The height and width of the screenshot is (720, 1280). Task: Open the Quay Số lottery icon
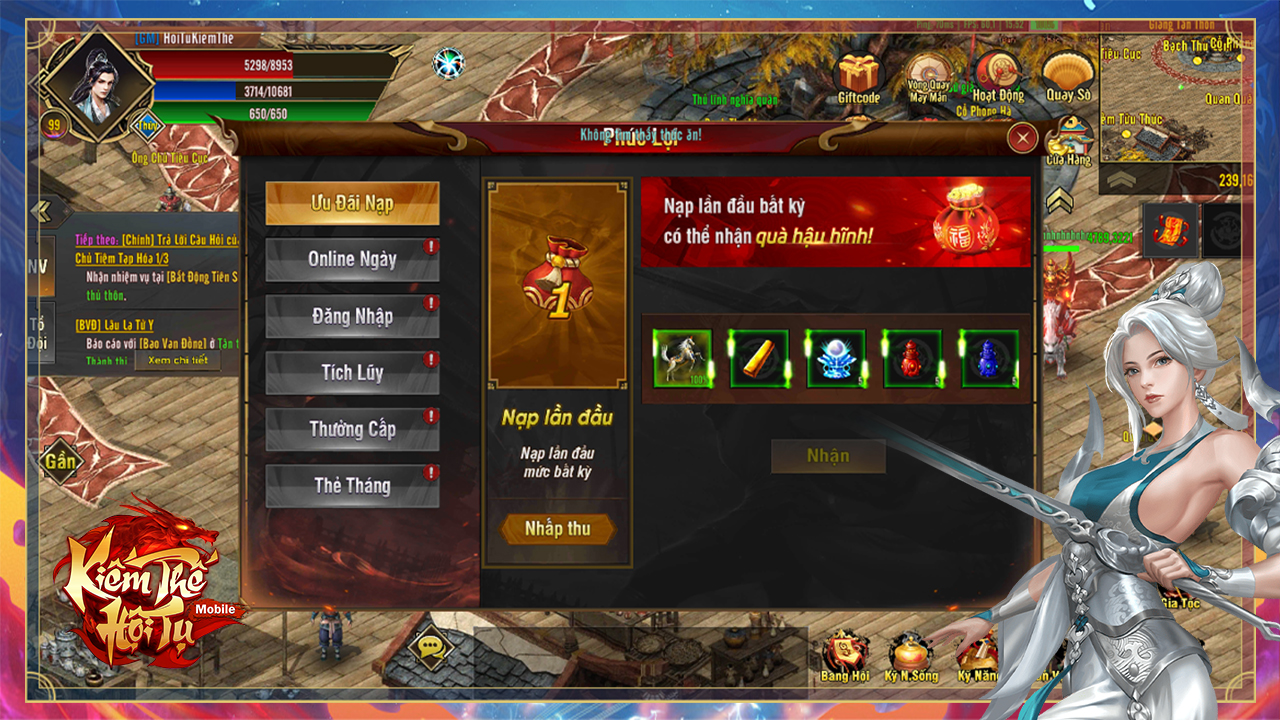coord(1067,76)
